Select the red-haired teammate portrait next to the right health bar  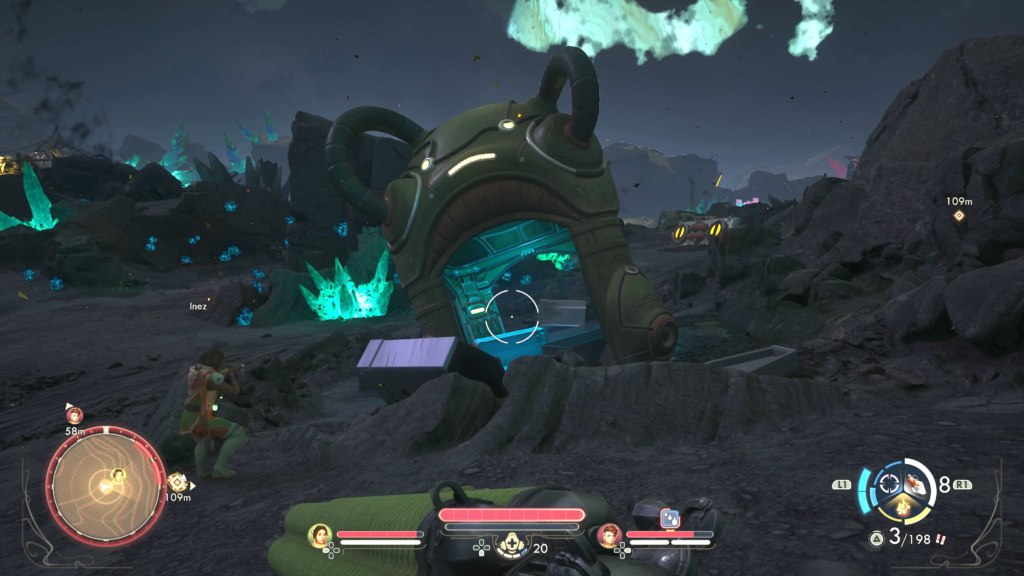(x=609, y=535)
